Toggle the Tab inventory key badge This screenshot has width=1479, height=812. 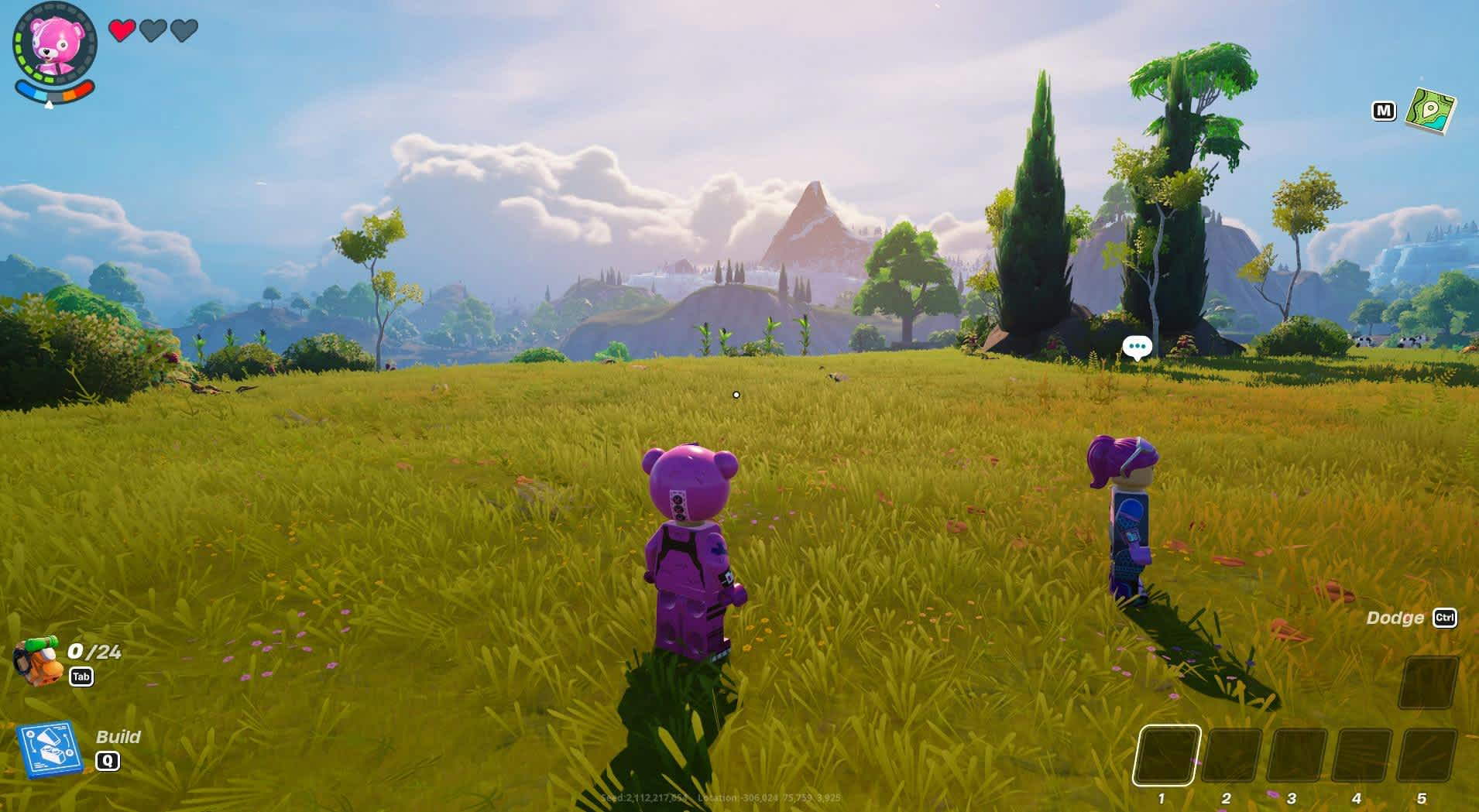point(83,676)
